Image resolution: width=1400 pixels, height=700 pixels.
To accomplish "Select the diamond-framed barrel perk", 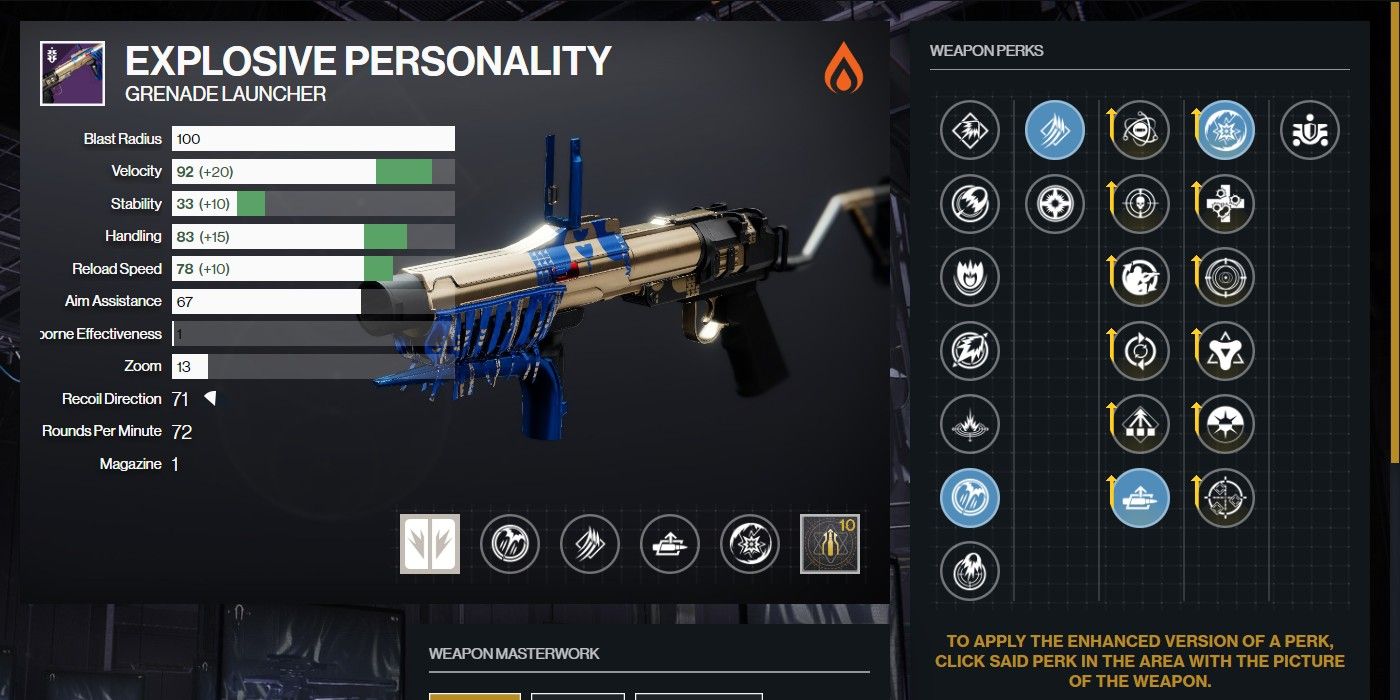I will pos(969,130).
